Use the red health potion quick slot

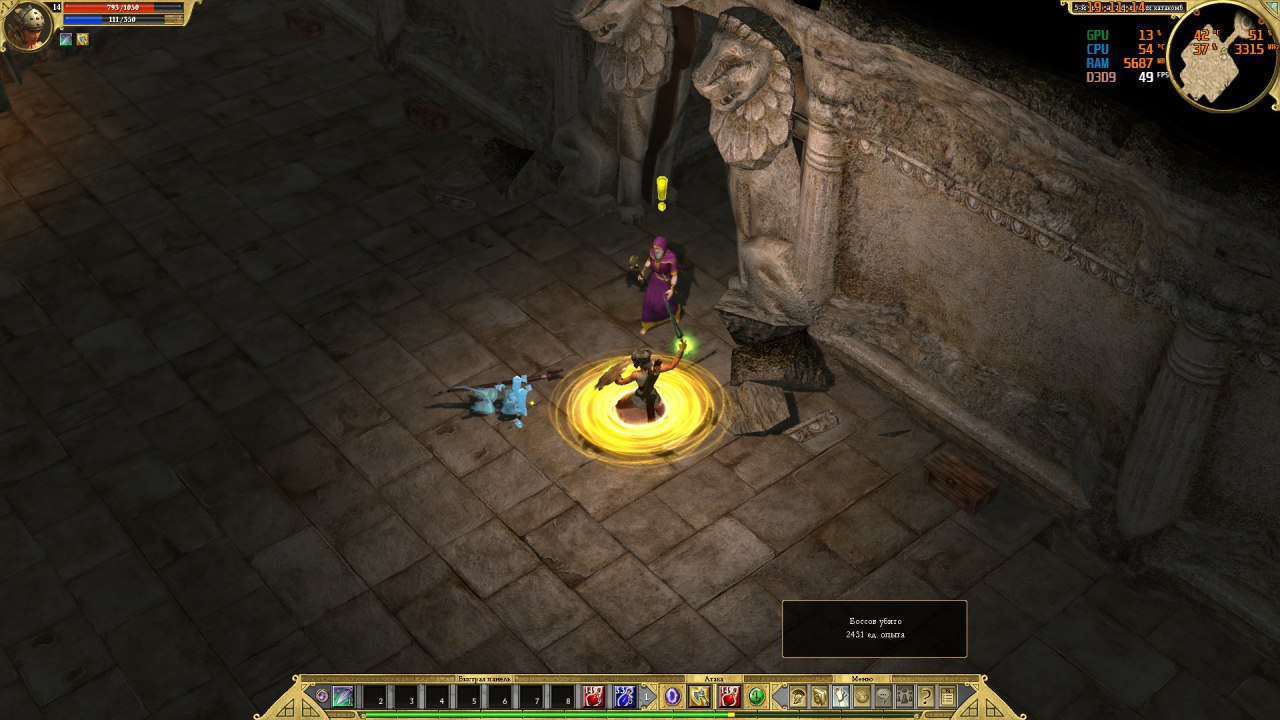pyautogui.click(x=594, y=697)
